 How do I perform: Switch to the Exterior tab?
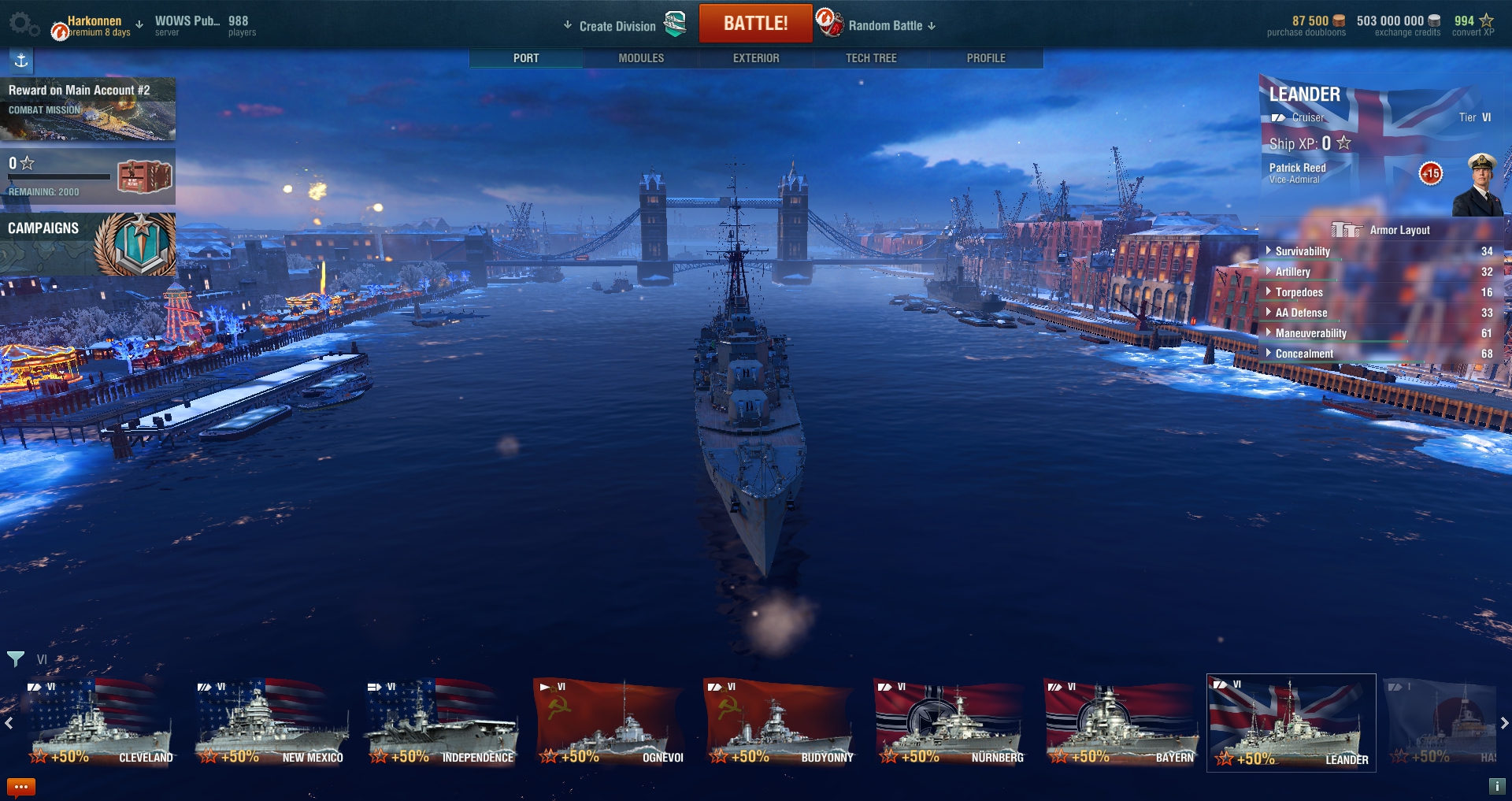756,58
